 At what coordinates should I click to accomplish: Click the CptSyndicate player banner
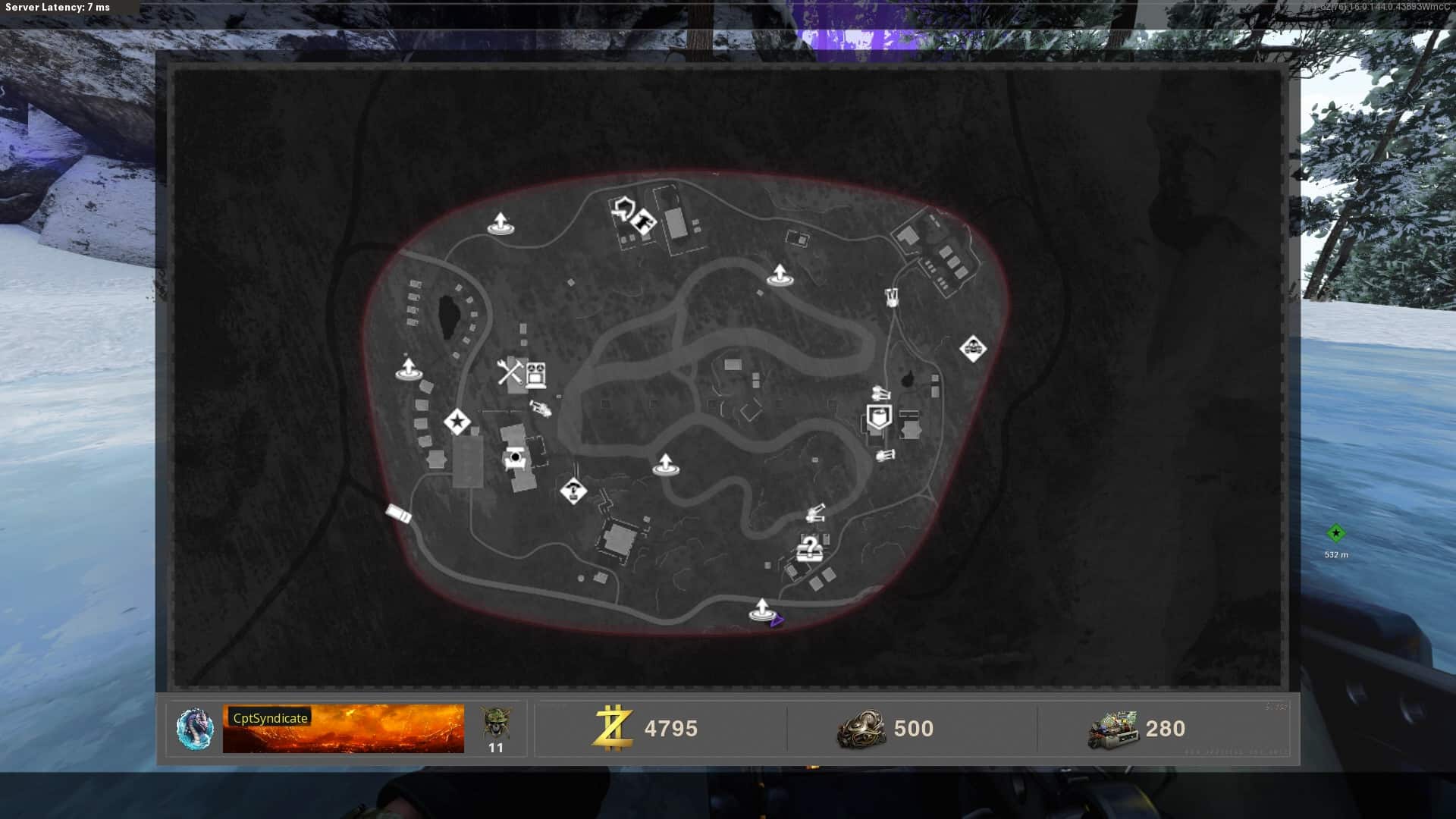pos(343,729)
